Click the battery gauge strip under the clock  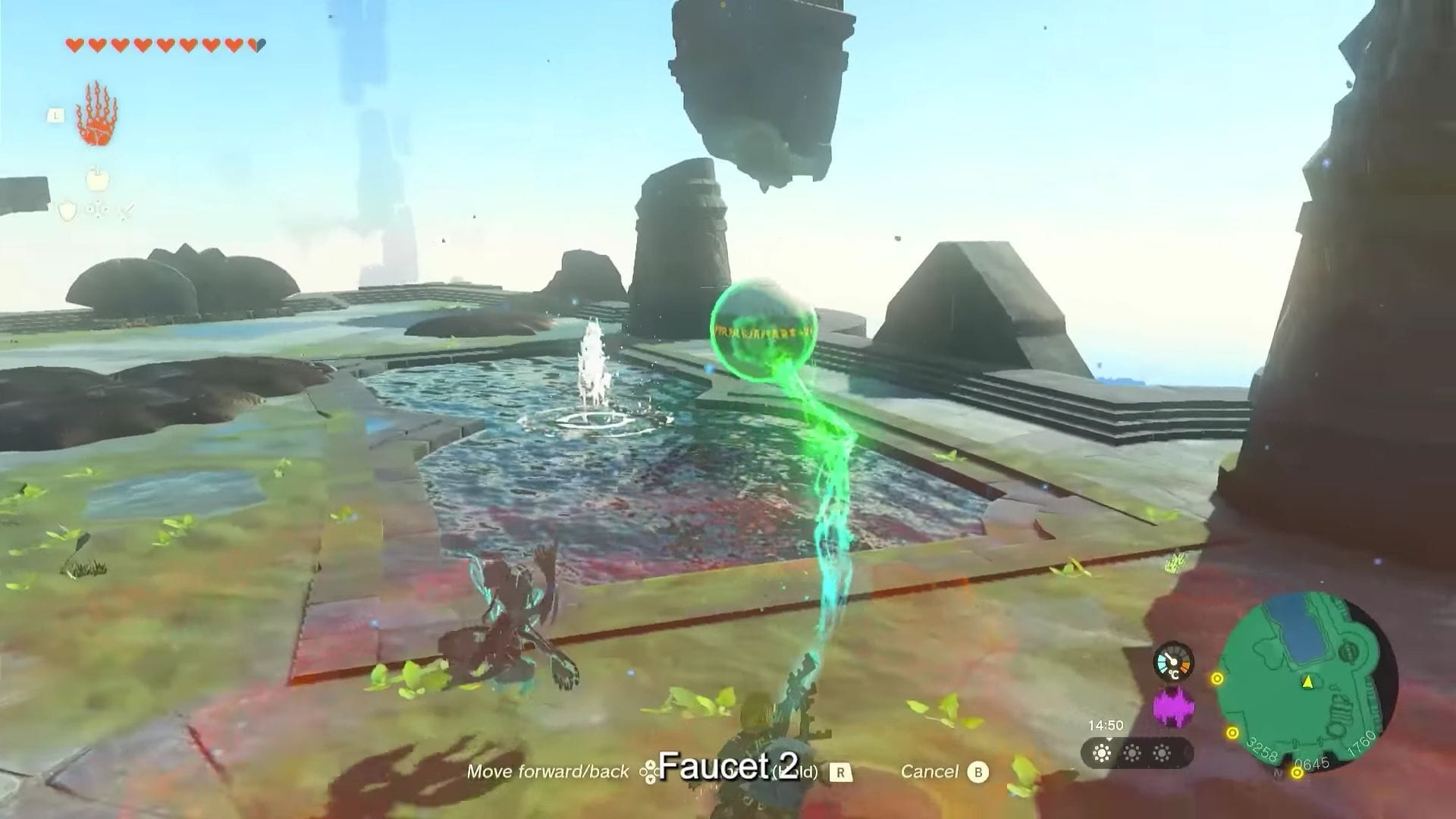(1134, 754)
